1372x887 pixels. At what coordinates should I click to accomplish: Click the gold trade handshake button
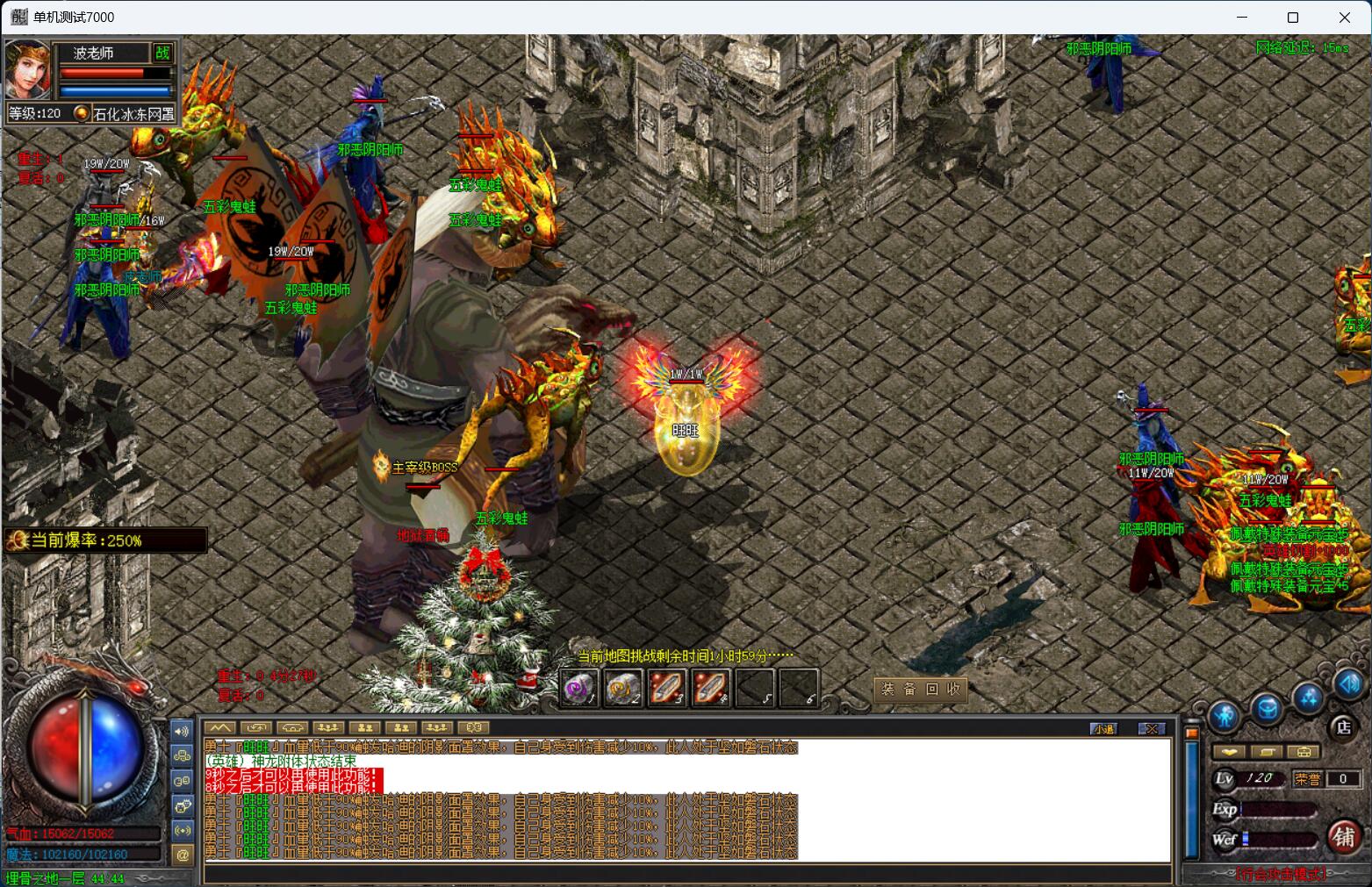pyautogui.click(x=1228, y=752)
